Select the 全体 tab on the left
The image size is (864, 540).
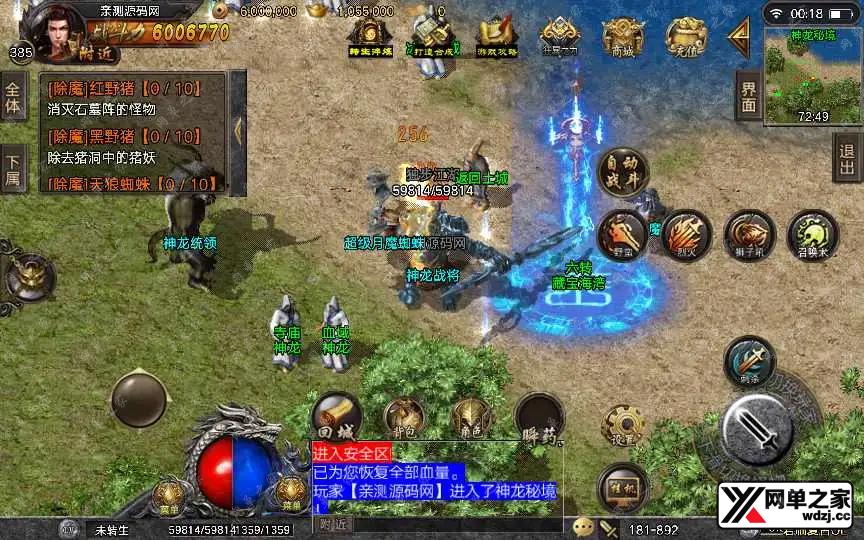point(13,96)
